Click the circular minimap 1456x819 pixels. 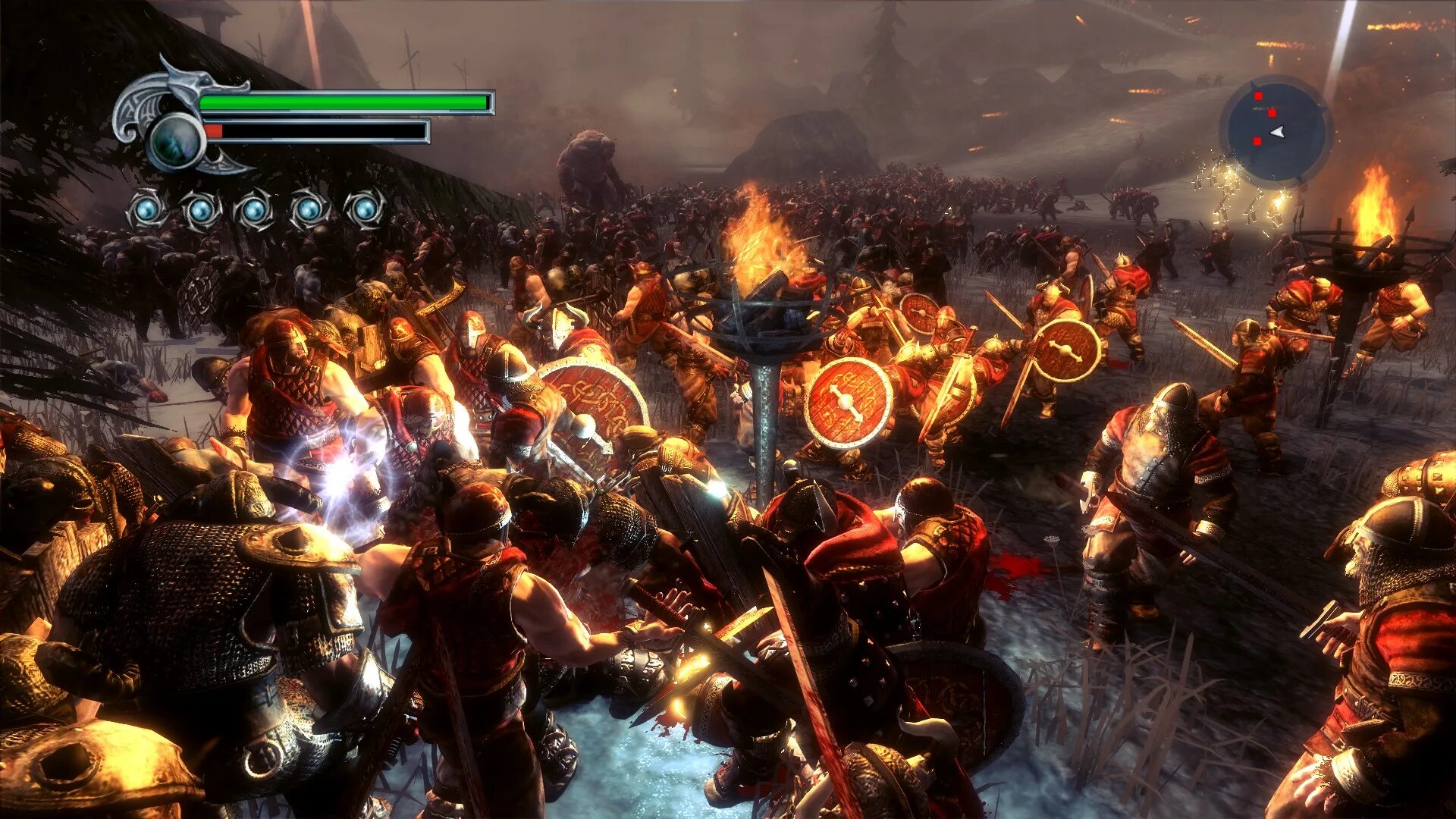coord(1276,132)
